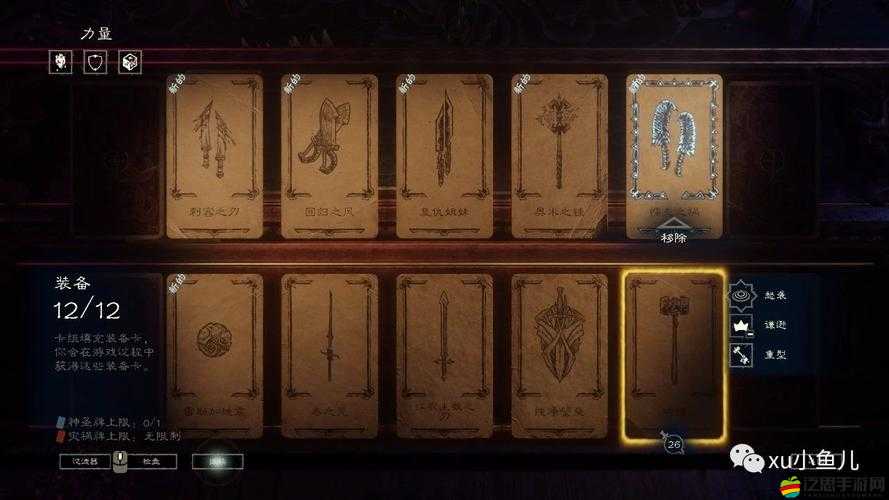Toggle the mask icon filter
The height and width of the screenshot is (500, 889).
pyautogui.click(x=59, y=62)
